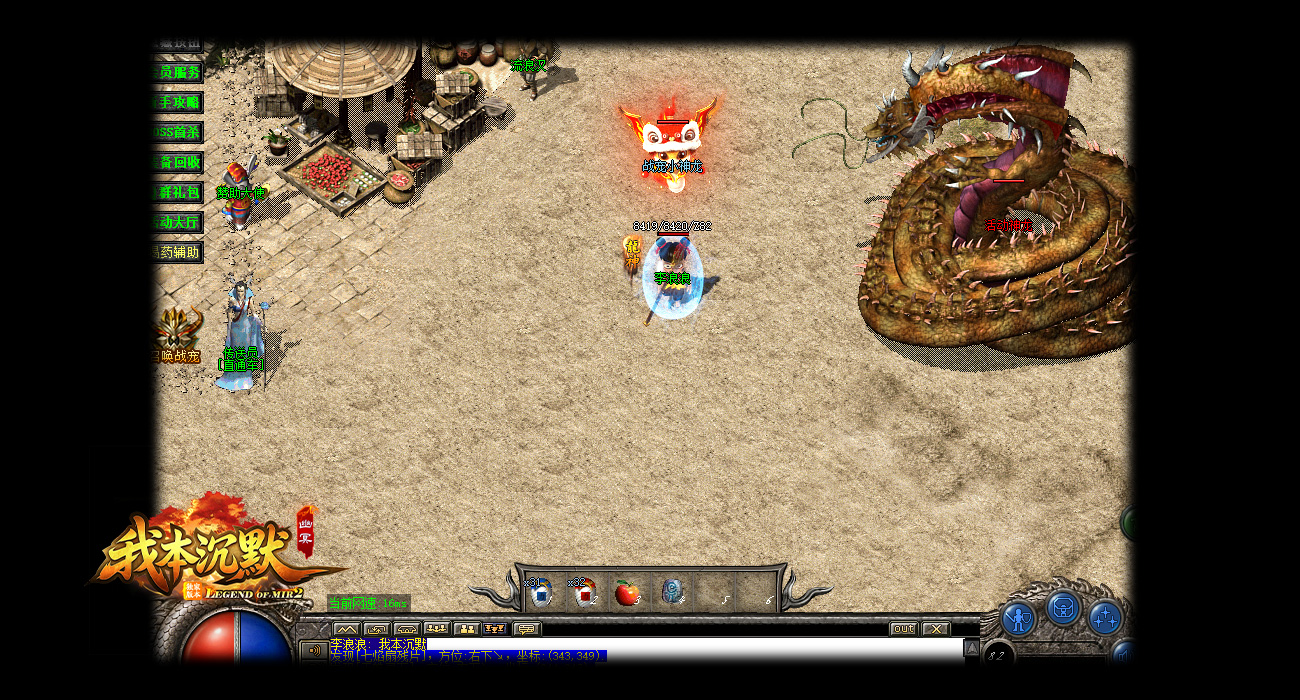Open the inventory bag icon

pos(1062,607)
